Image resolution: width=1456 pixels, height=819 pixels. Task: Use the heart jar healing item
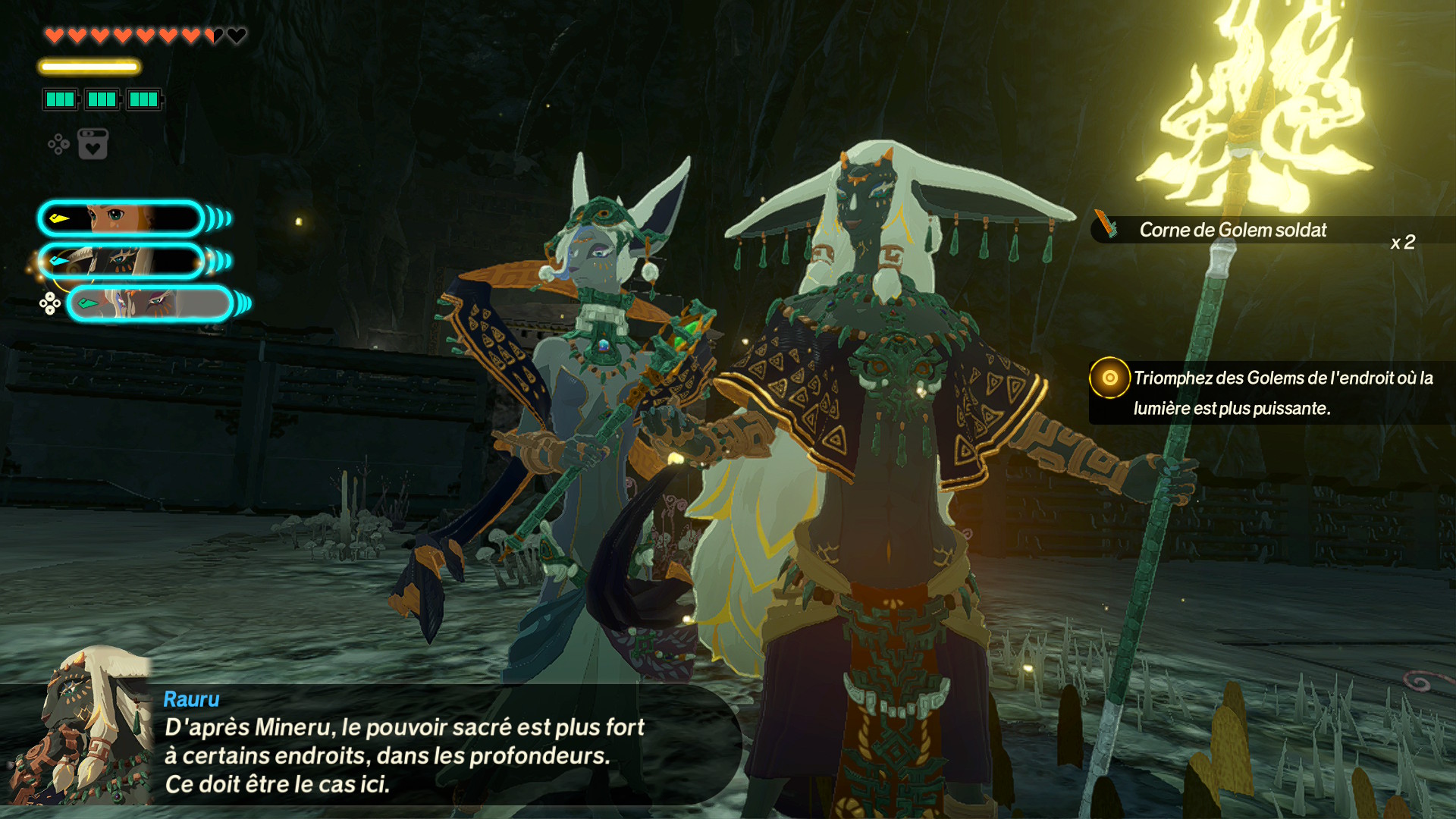click(x=93, y=144)
